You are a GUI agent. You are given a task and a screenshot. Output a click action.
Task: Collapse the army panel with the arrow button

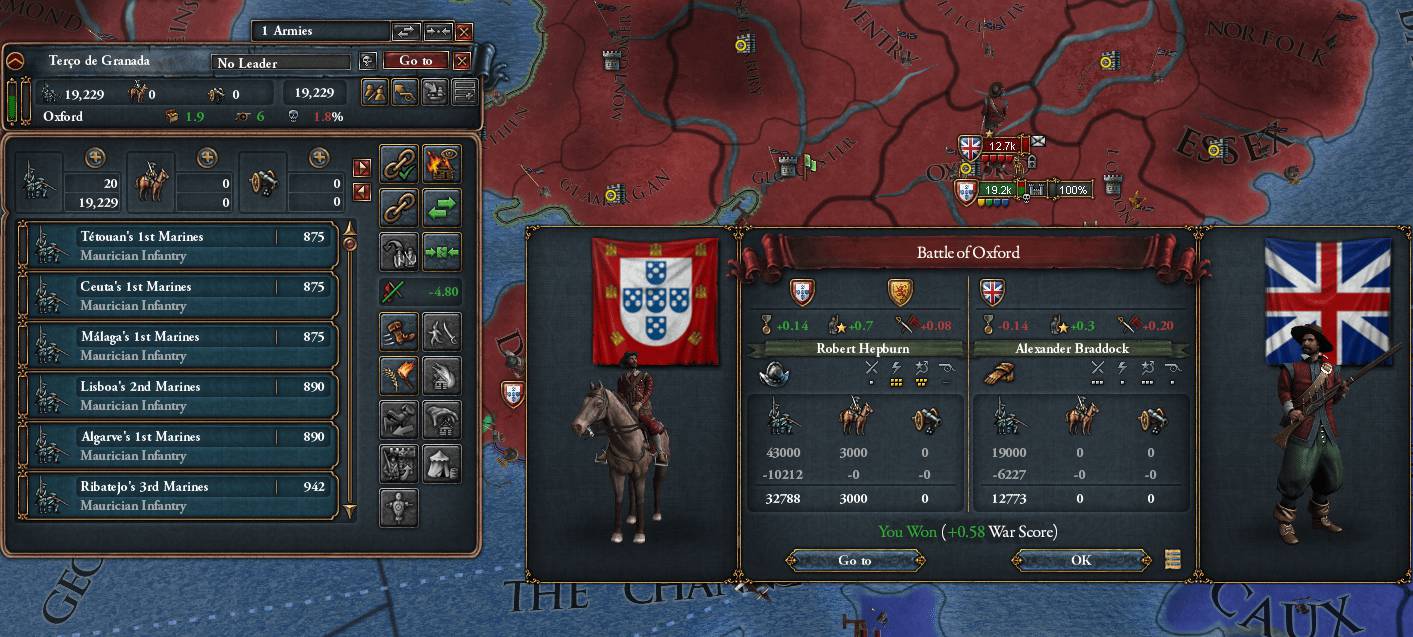pos(15,61)
